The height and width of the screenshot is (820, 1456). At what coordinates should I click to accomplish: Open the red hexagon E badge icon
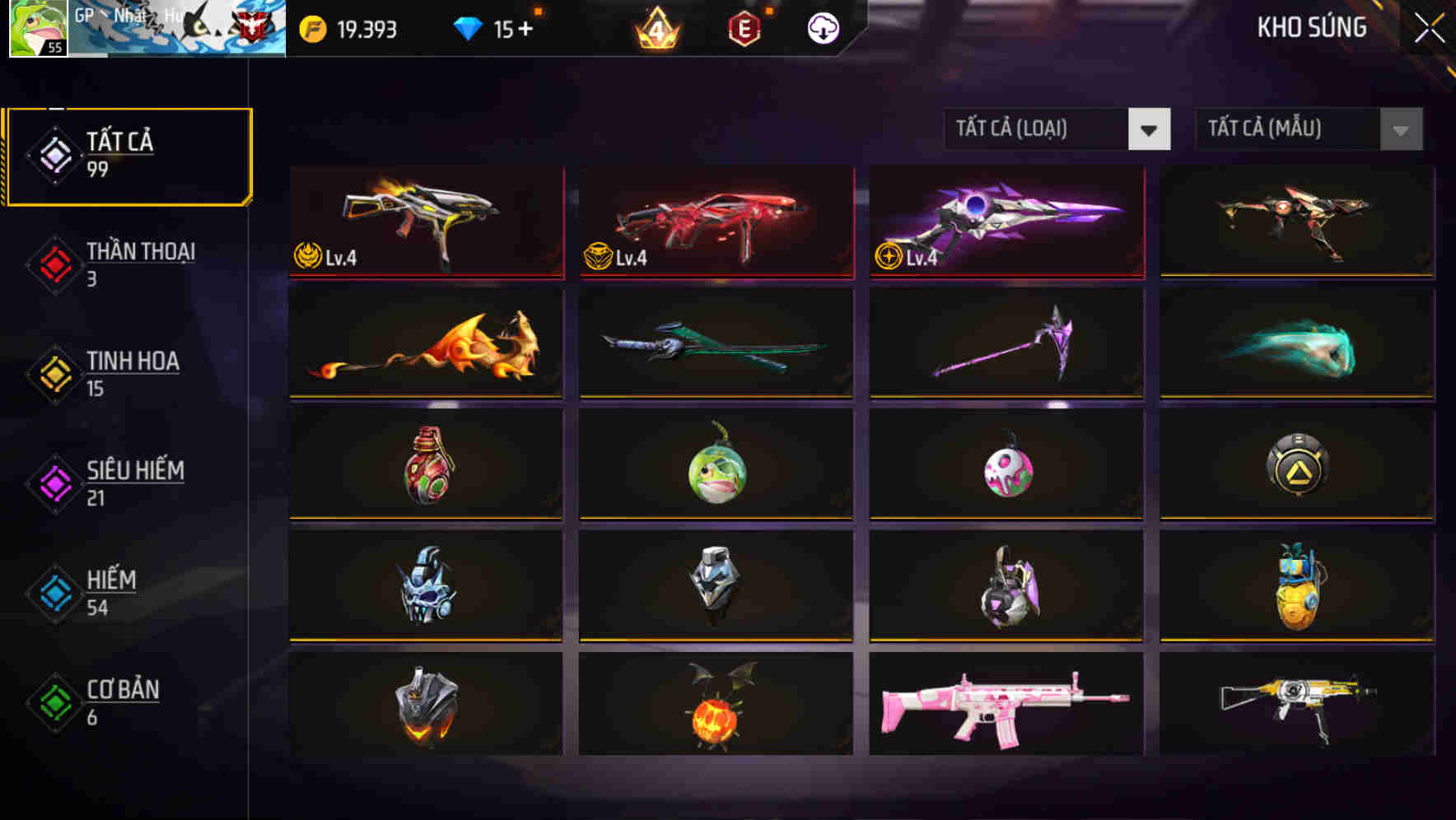pos(743,27)
